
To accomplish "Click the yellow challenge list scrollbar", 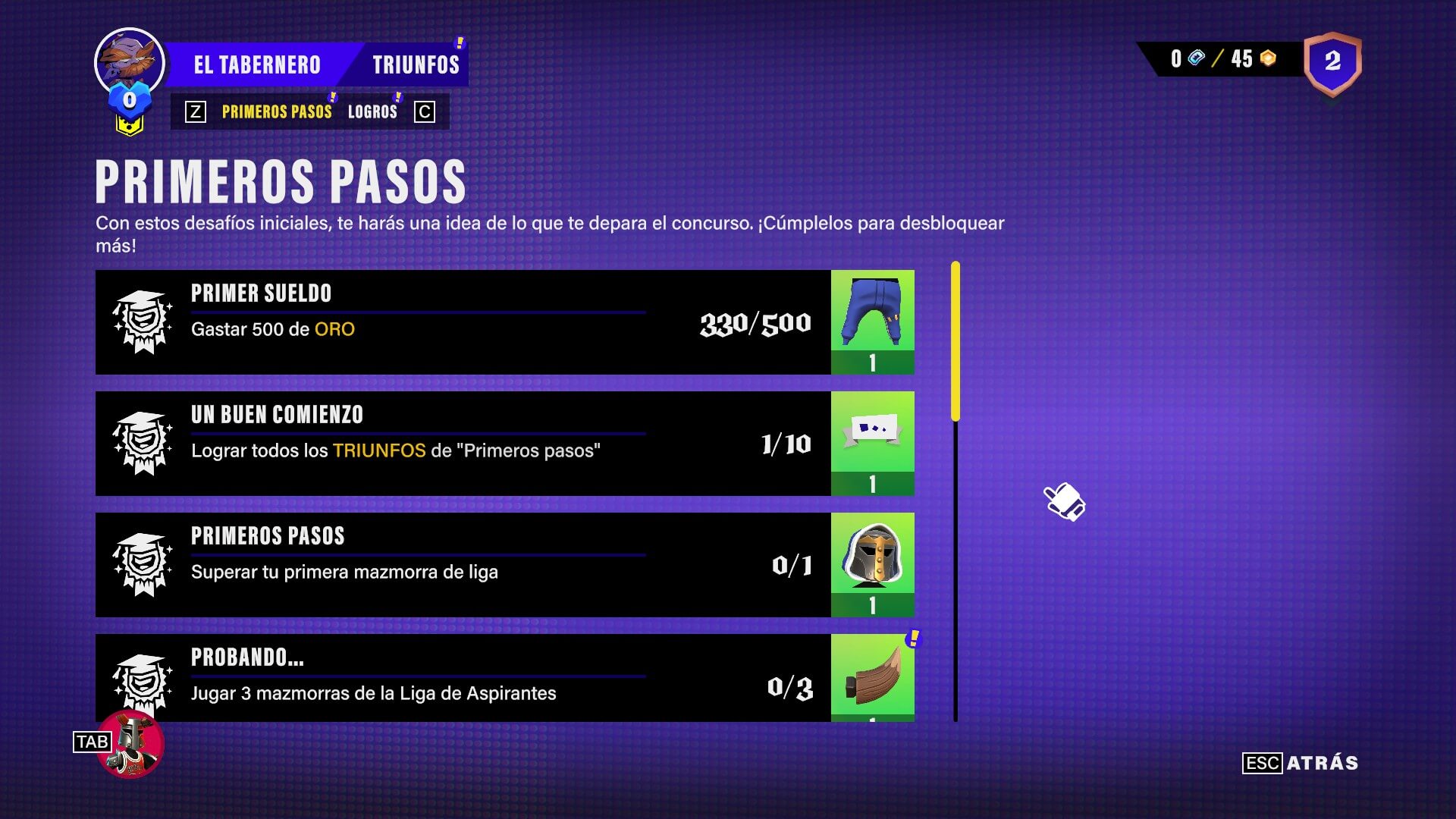I will (955, 341).
